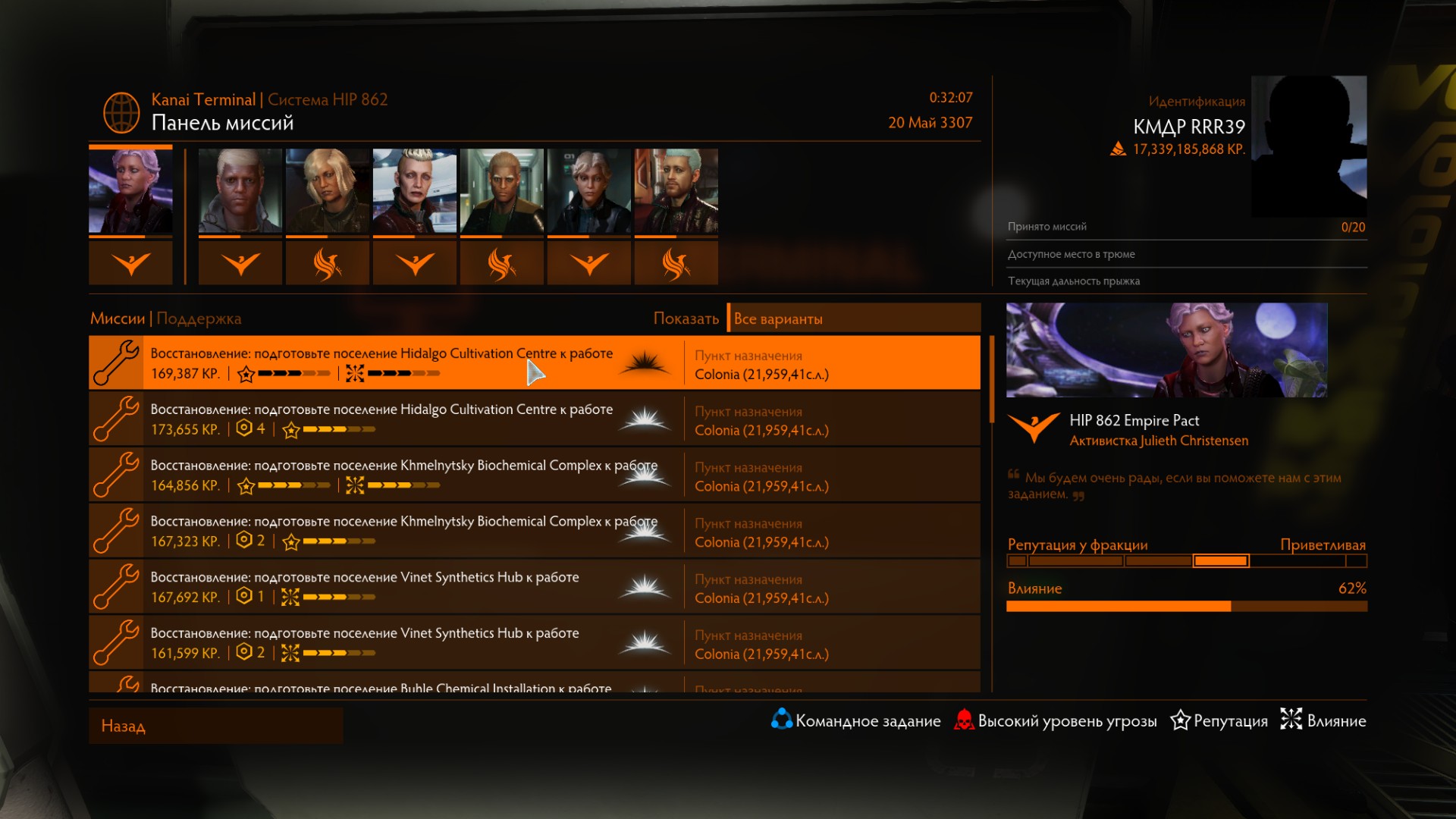
Task: Click the mission list scrollbar
Action: tap(991, 379)
